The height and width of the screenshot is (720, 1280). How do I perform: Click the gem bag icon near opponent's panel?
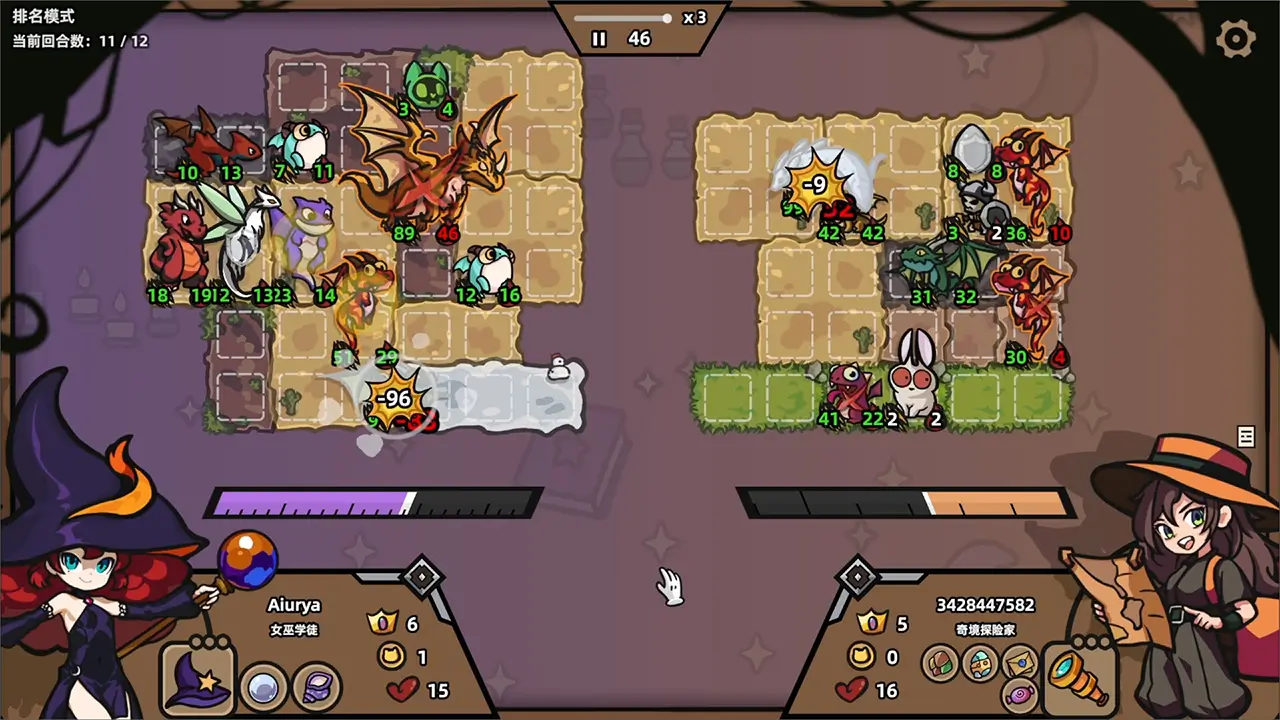pos(940,663)
